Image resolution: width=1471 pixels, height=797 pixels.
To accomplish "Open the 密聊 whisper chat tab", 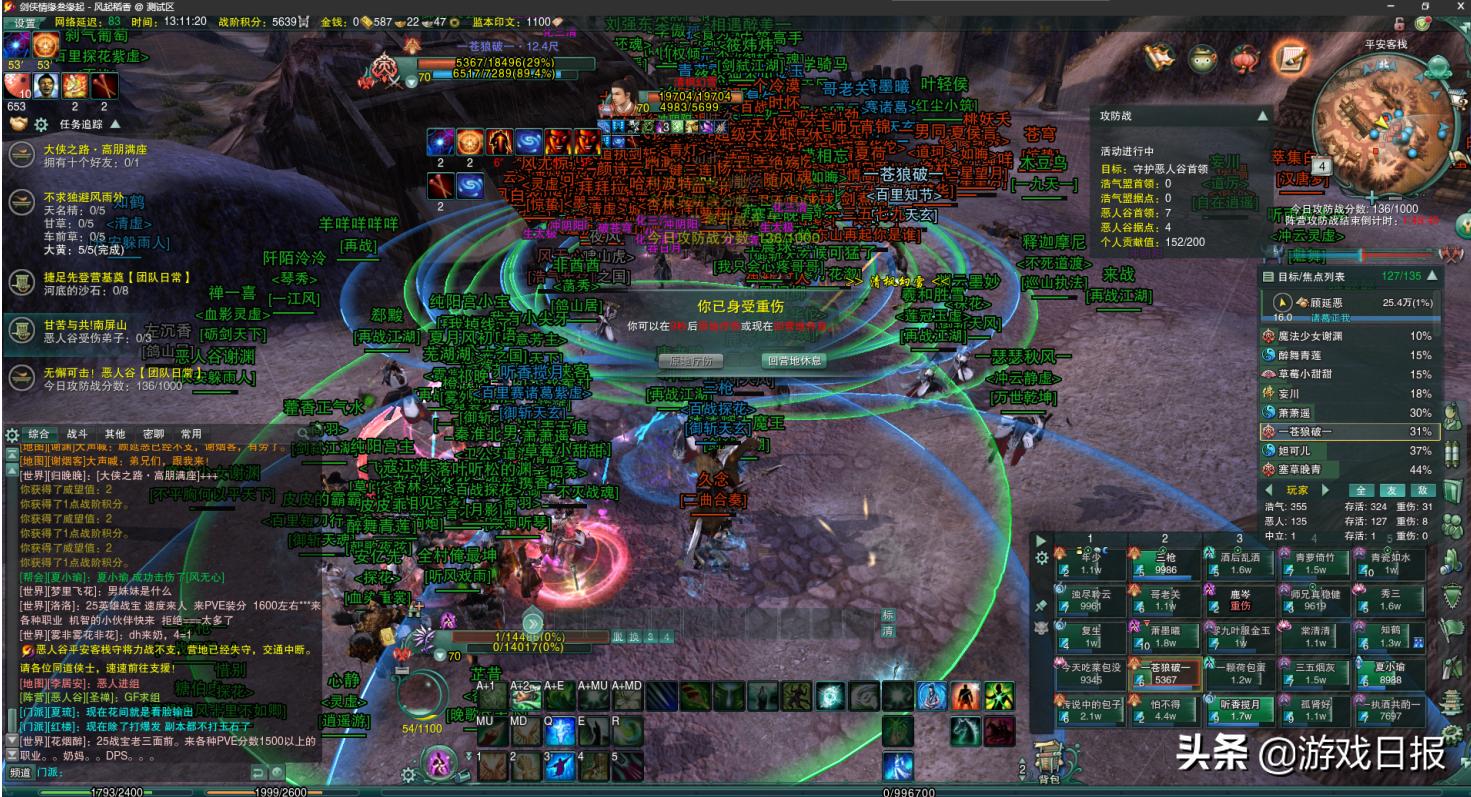I will point(153,434).
